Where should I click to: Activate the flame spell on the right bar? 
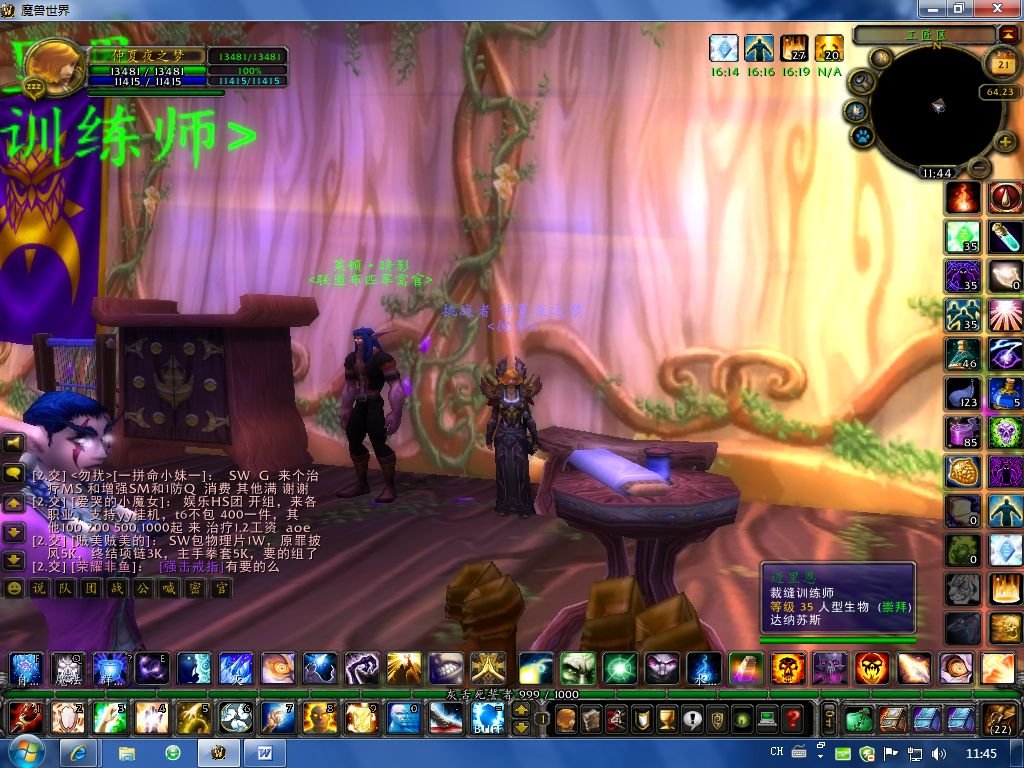tap(964, 197)
